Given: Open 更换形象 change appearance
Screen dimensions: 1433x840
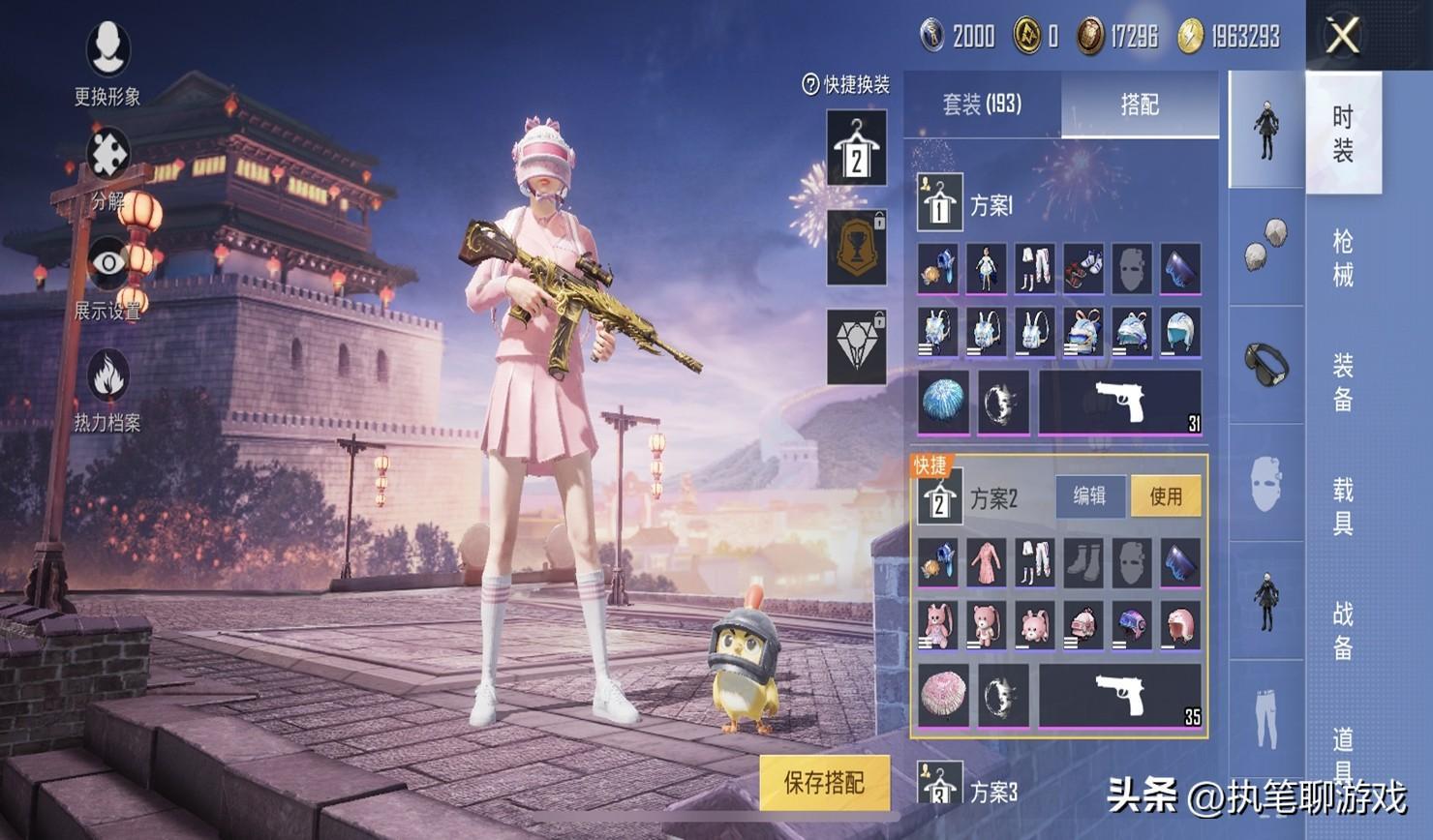Looking at the screenshot, I should 107,60.
